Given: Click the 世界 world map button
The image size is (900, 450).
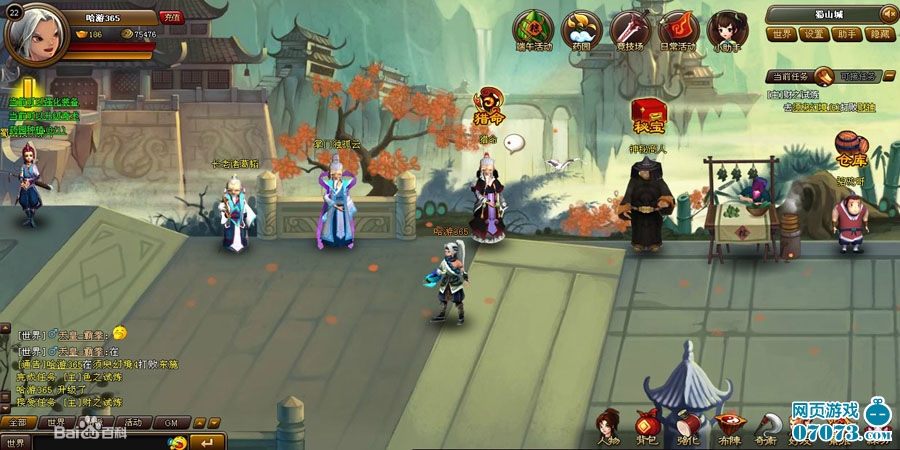Looking at the screenshot, I should (783, 33).
